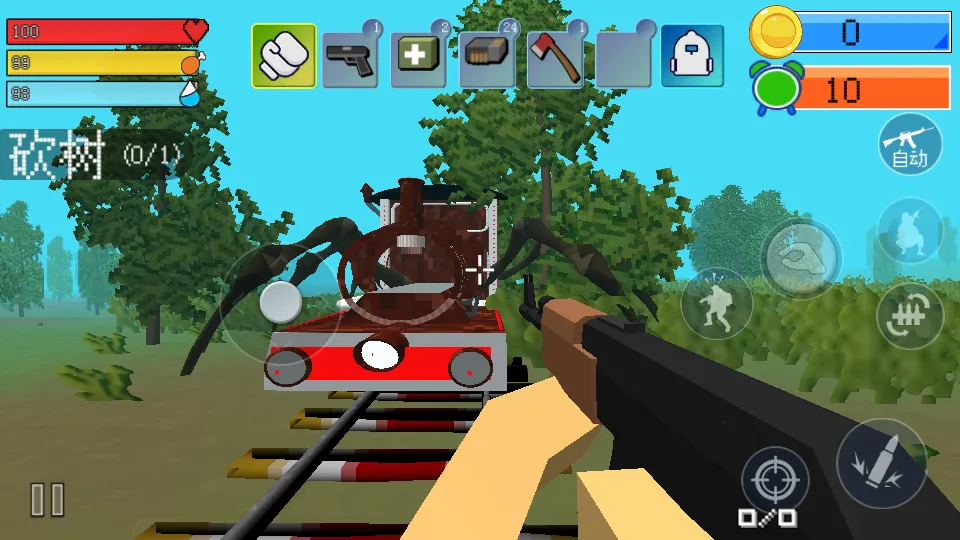Toggle the auto-fire rifle button
The image size is (960, 540).
[x=910, y=144]
